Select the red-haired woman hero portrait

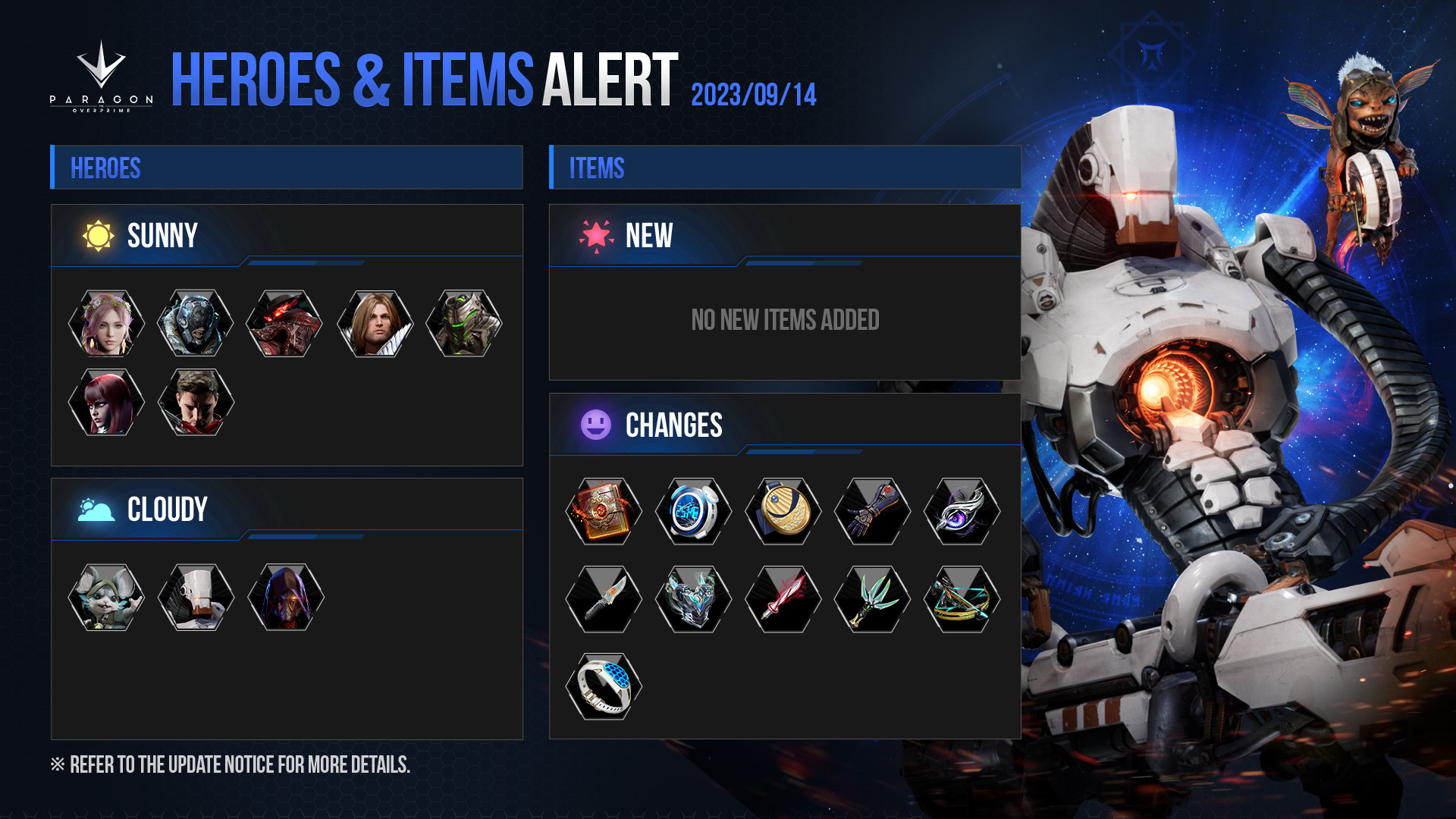coord(106,403)
